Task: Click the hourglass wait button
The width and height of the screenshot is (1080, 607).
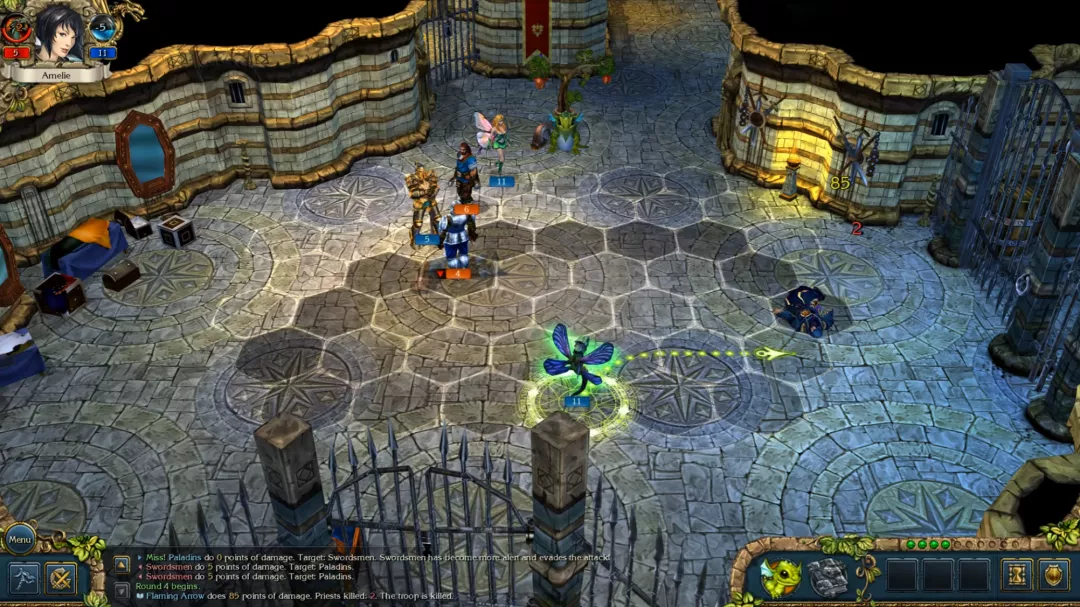Action: click(1016, 575)
